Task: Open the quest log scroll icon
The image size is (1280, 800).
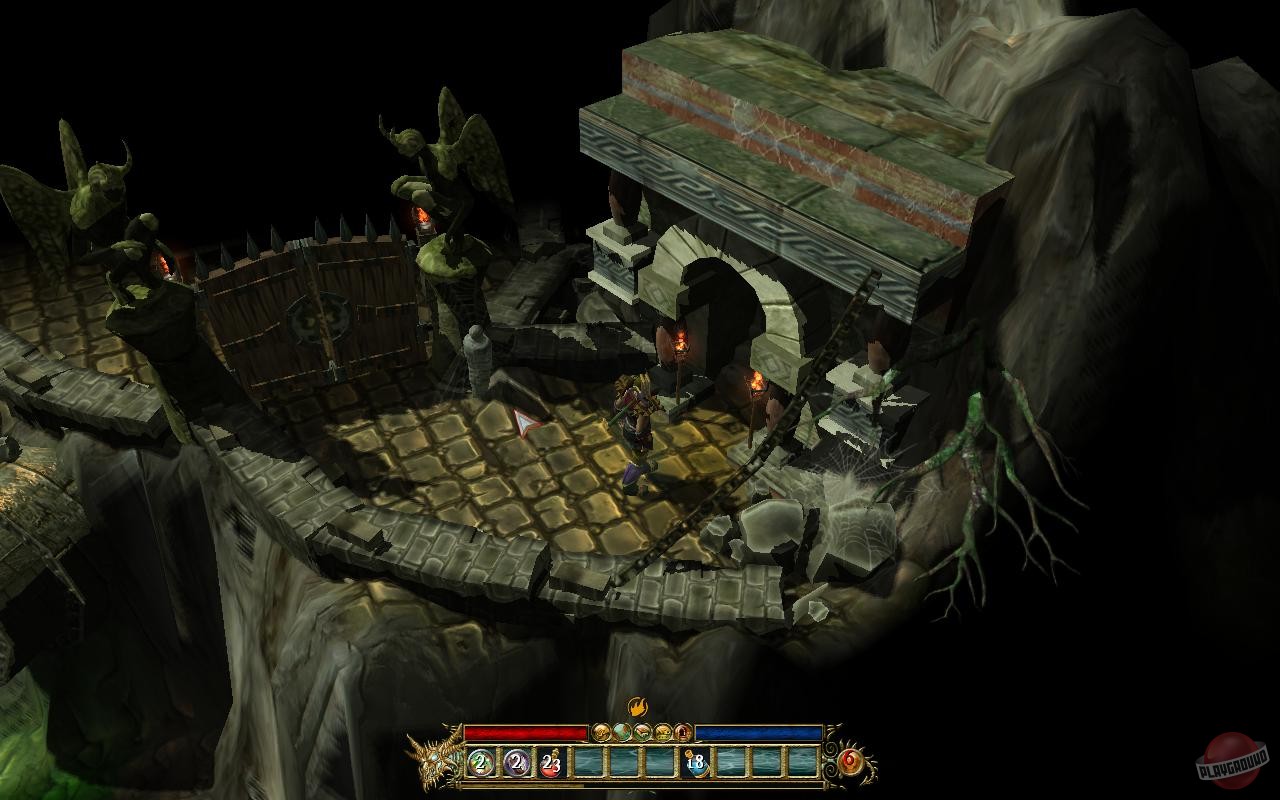Action: 644,731
